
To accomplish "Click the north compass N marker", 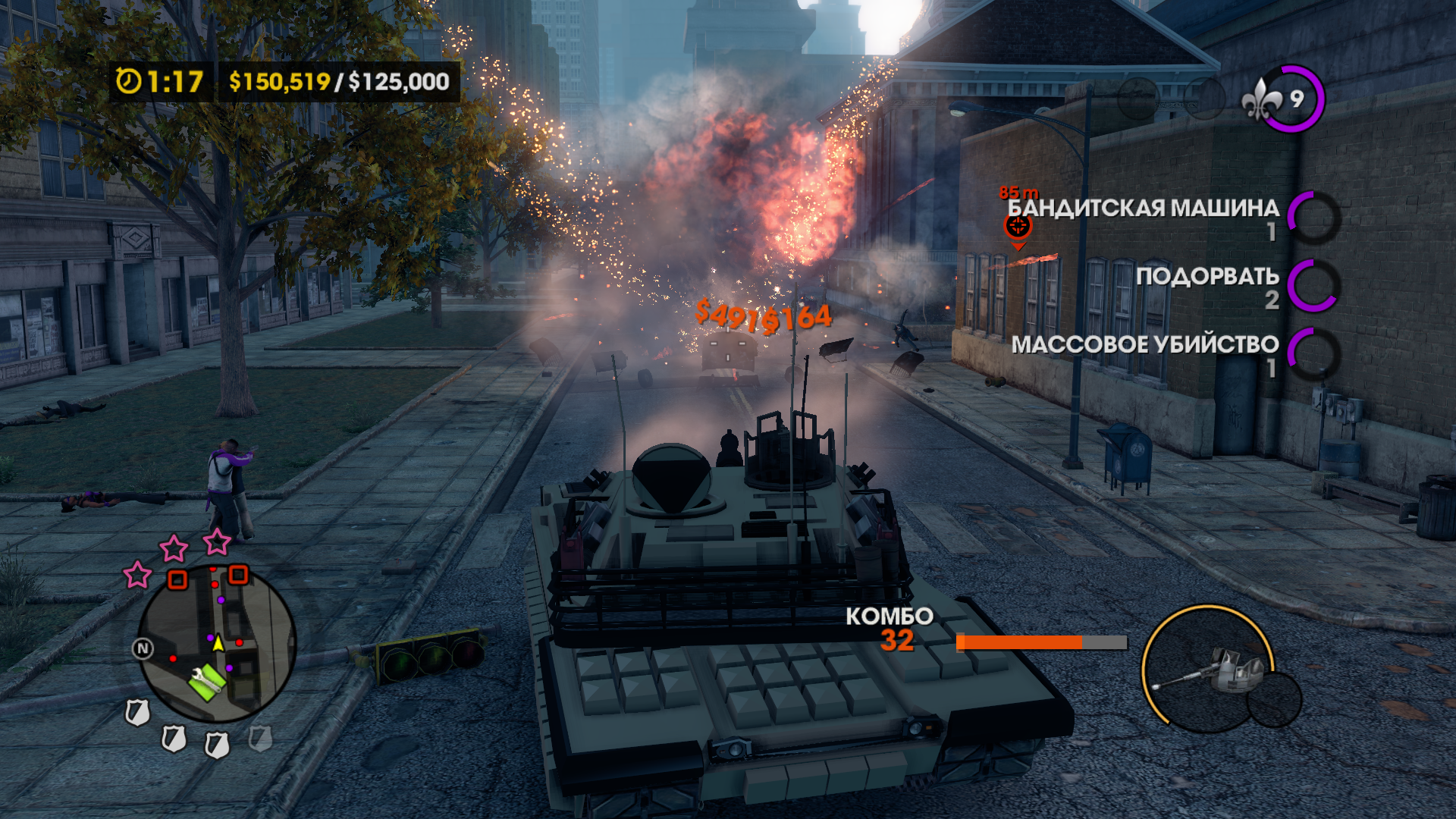I will [x=143, y=649].
